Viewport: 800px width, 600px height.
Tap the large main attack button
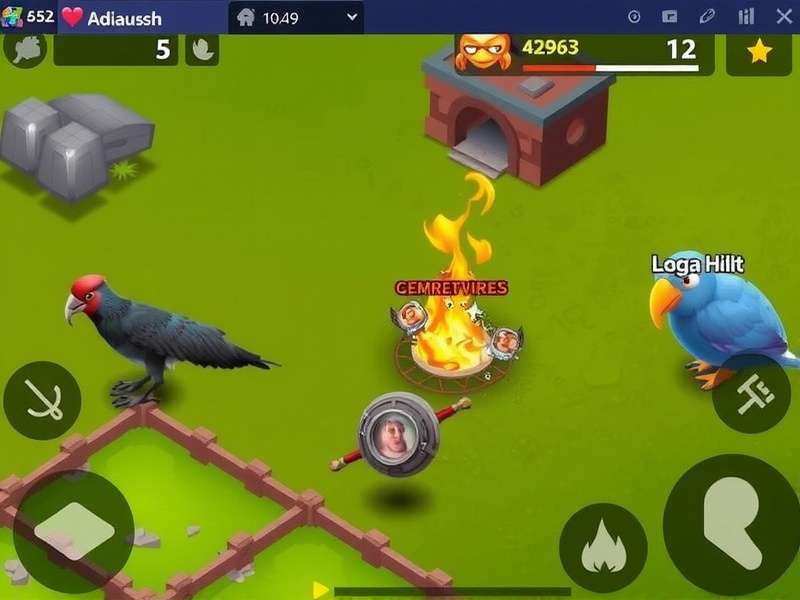click(x=733, y=524)
